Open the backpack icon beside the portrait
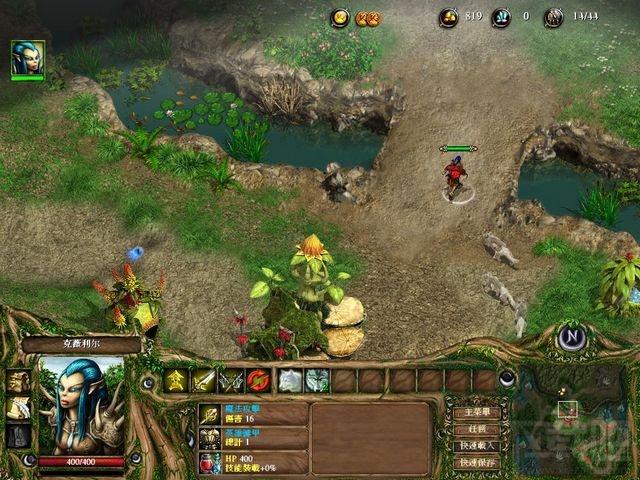640x480 pixels. coord(19,381)
